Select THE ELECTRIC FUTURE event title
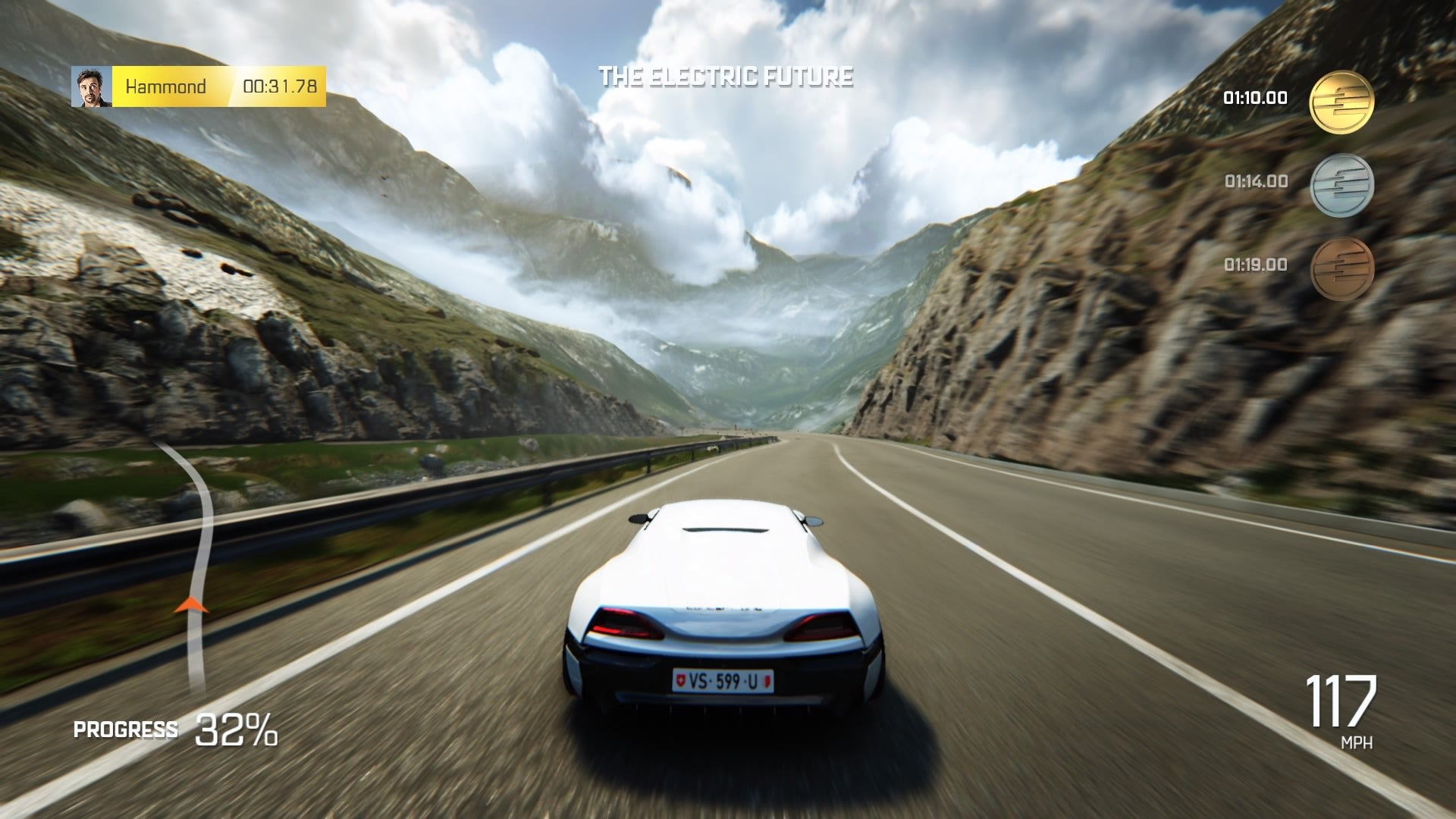This screenshot has height=819, width=1456. point(726,75)
